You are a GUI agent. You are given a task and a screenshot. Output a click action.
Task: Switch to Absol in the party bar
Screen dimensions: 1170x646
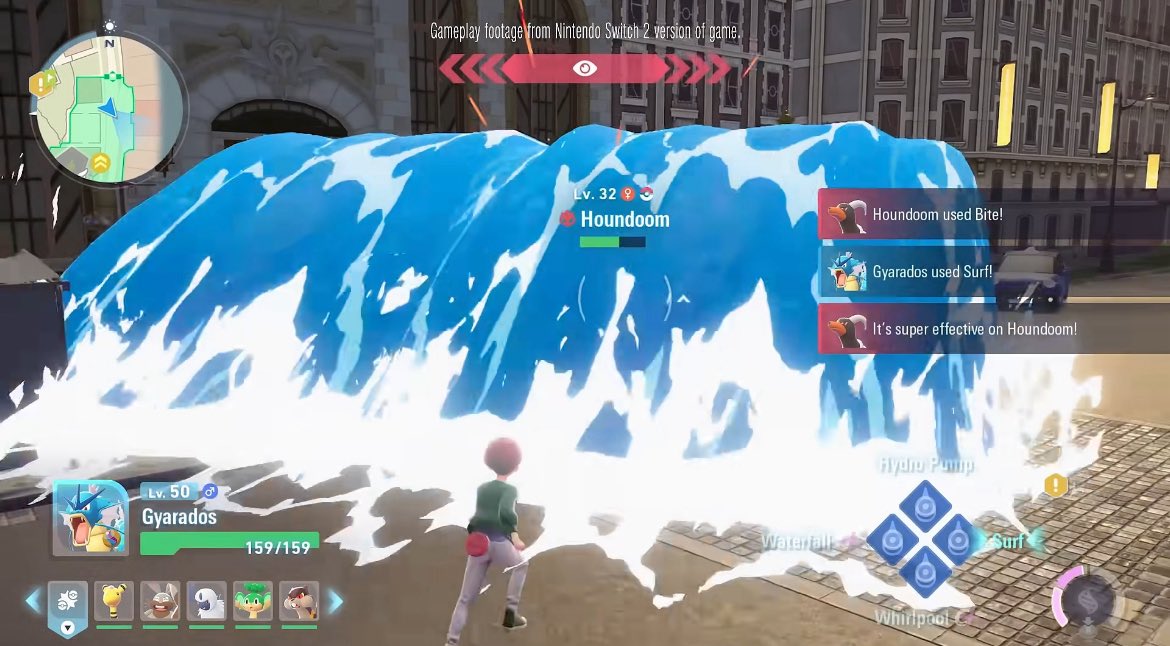point(207,601)
